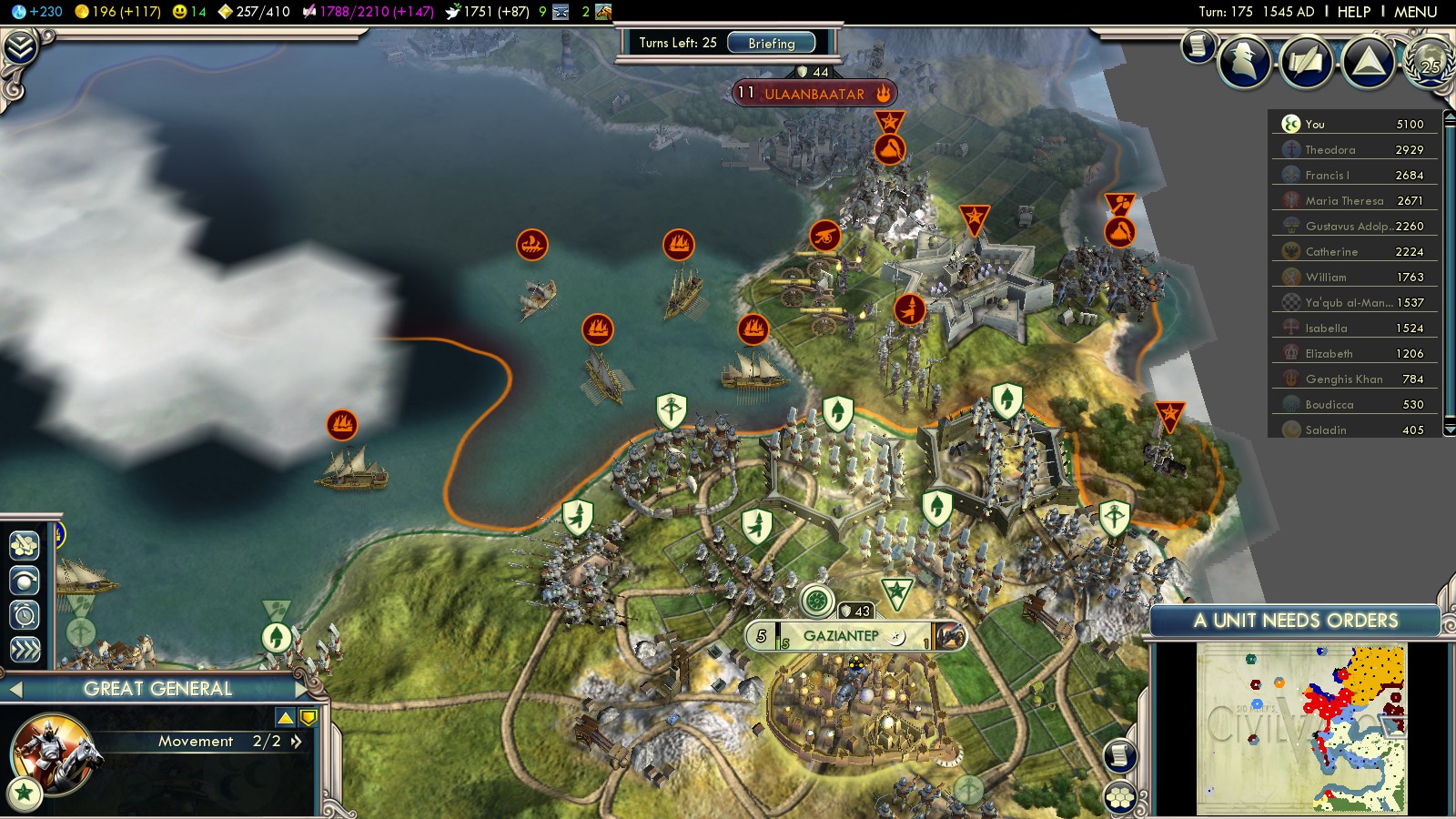Click the Briefing button

click(x=771, y=43)
